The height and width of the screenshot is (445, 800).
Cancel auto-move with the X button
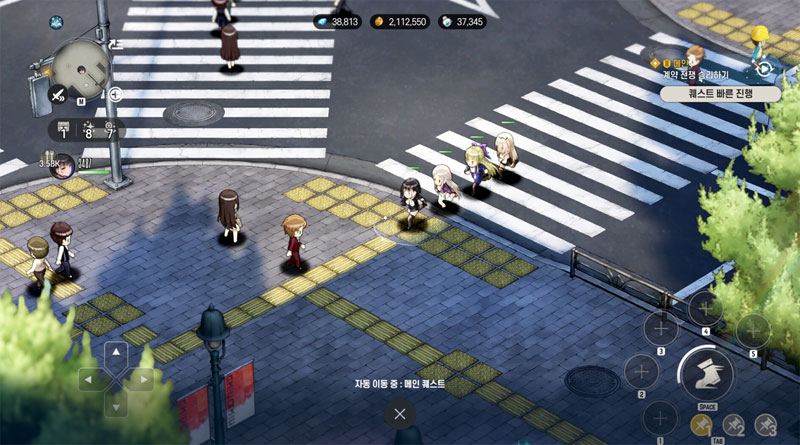[x=399, y=413]
